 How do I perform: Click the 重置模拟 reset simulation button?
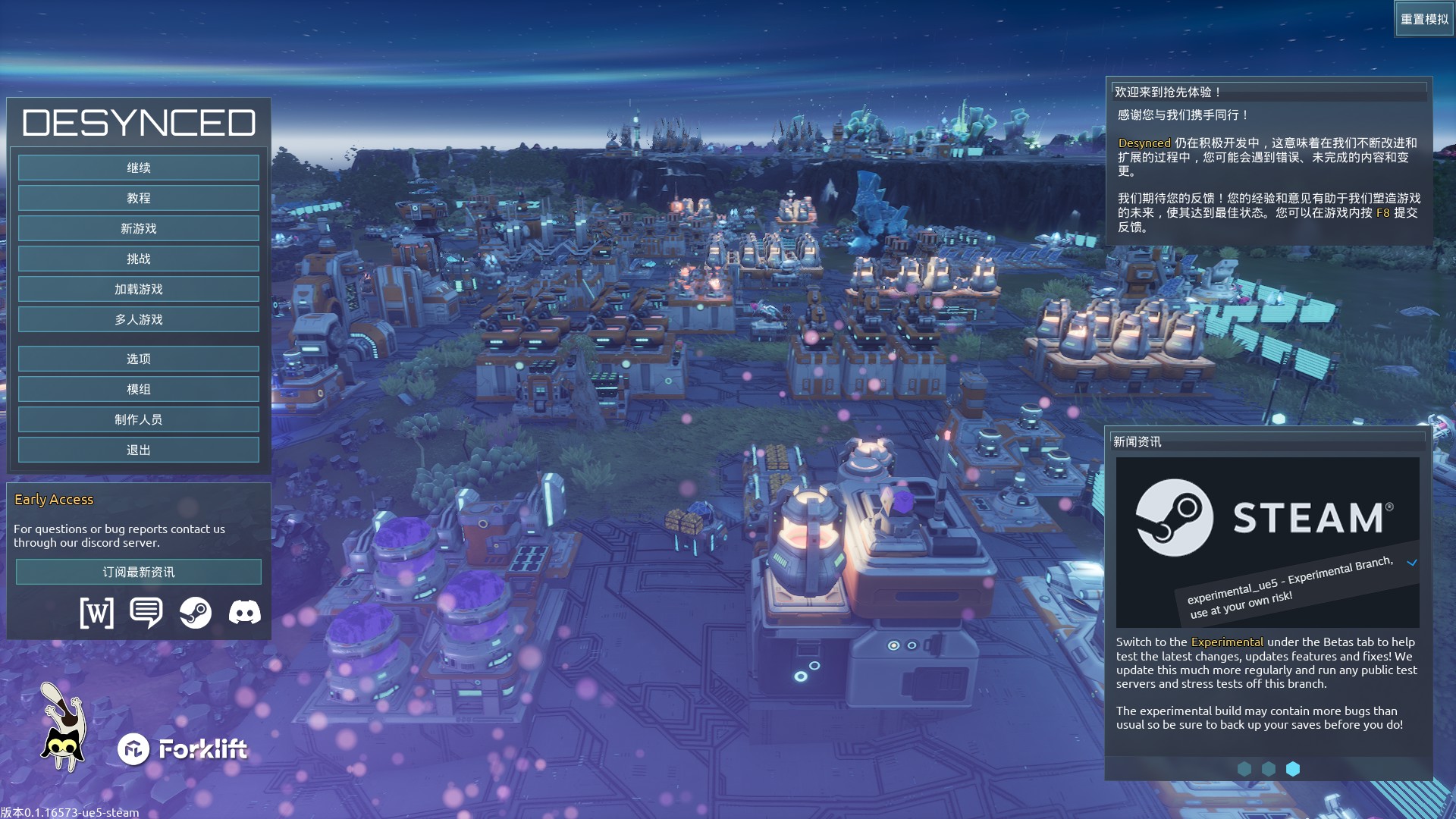tap(1423, 19)
